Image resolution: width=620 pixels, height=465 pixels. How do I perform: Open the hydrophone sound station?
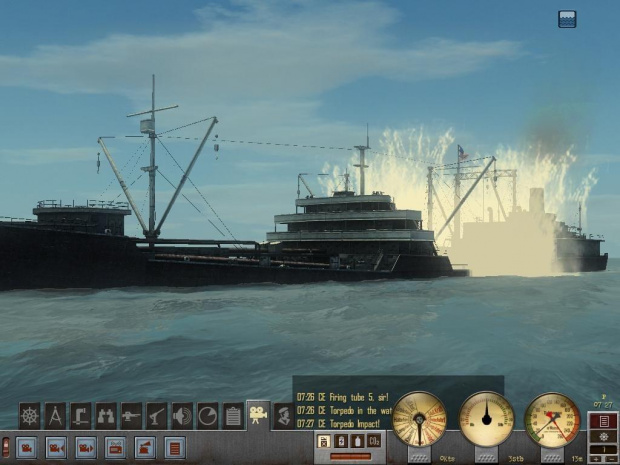click(182, 415)
